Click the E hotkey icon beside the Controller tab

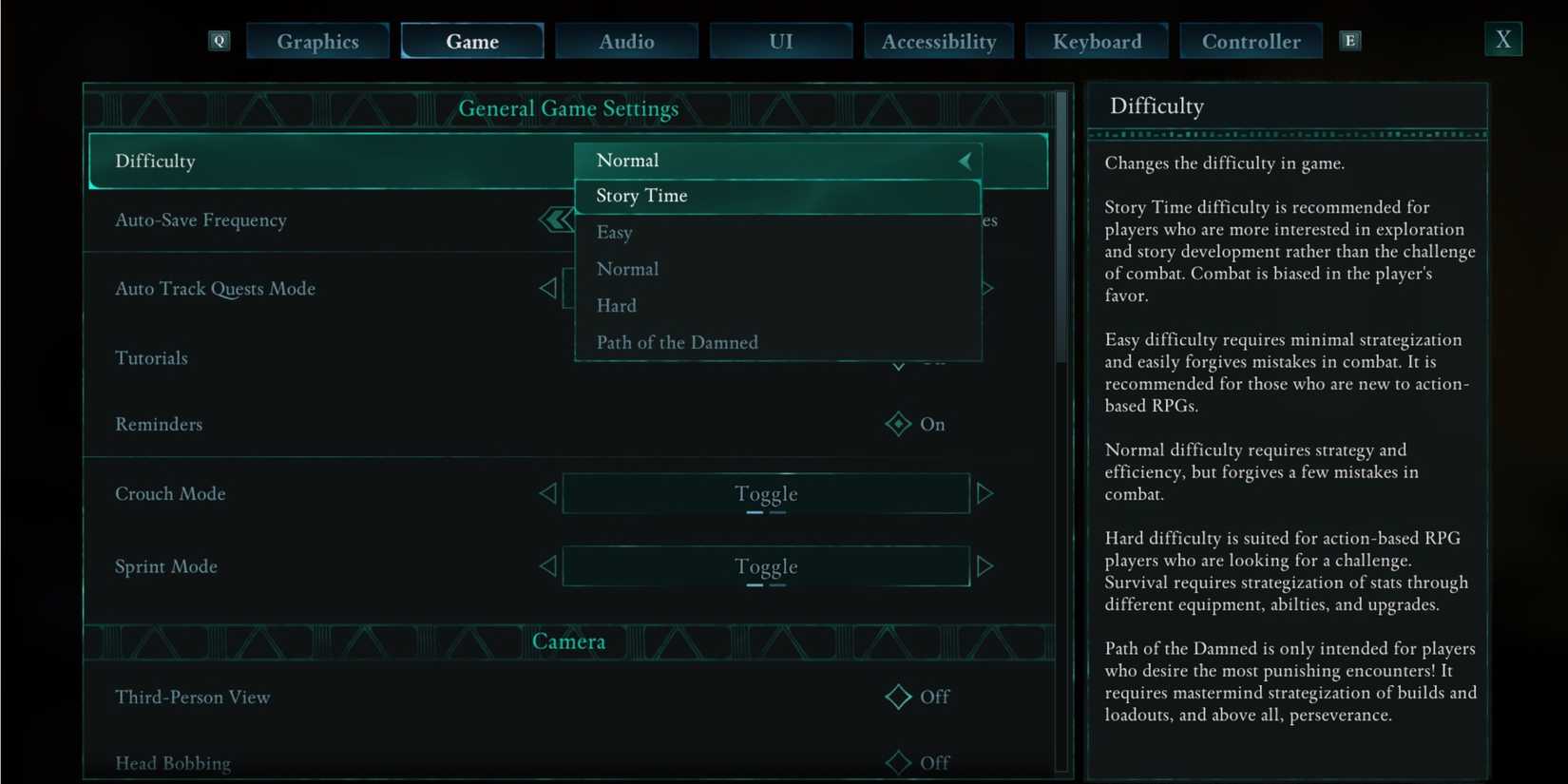coord(1350,41)
